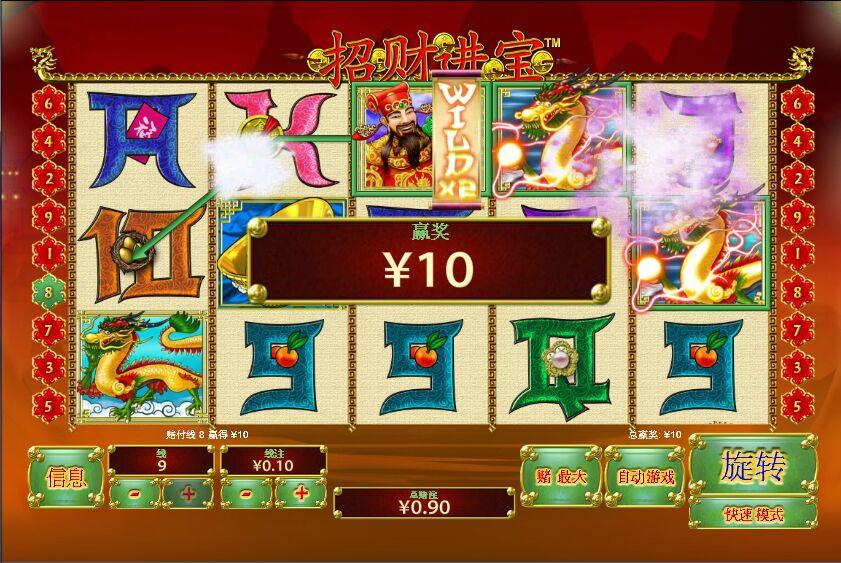Open the 信息 info panel
Image resolution: width=841 pixels, height=563 pixels.
click(66, 476)
